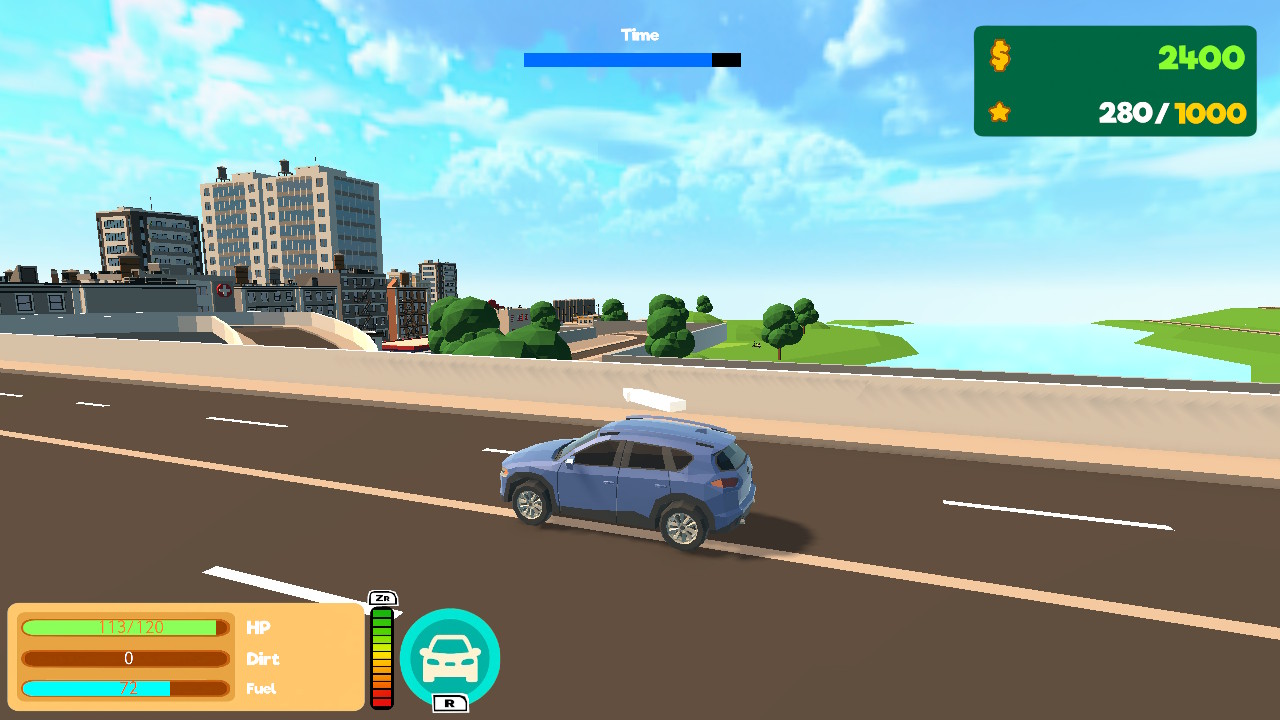Open the teal circular car menu
The image size is (1280, 720).
pyautogui.click(x=450, y=657)
